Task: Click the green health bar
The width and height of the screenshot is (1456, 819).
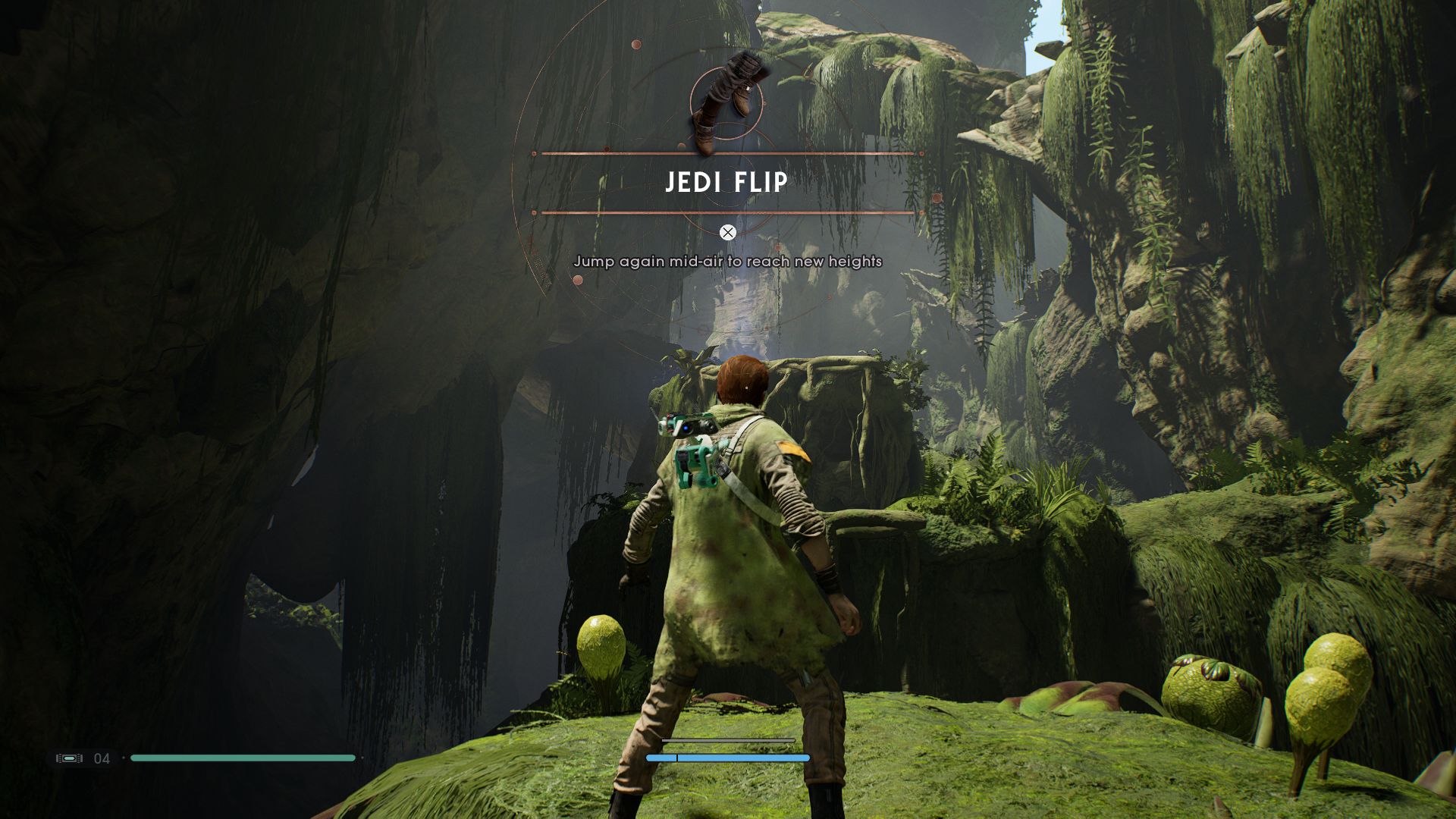Action: pos(243,758)
